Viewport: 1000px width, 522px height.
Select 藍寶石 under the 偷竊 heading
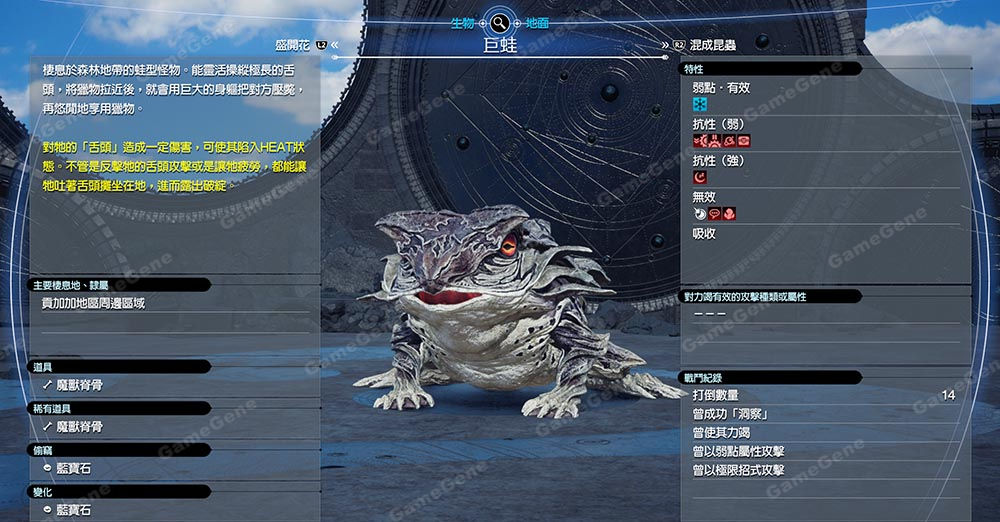(73, 468)
